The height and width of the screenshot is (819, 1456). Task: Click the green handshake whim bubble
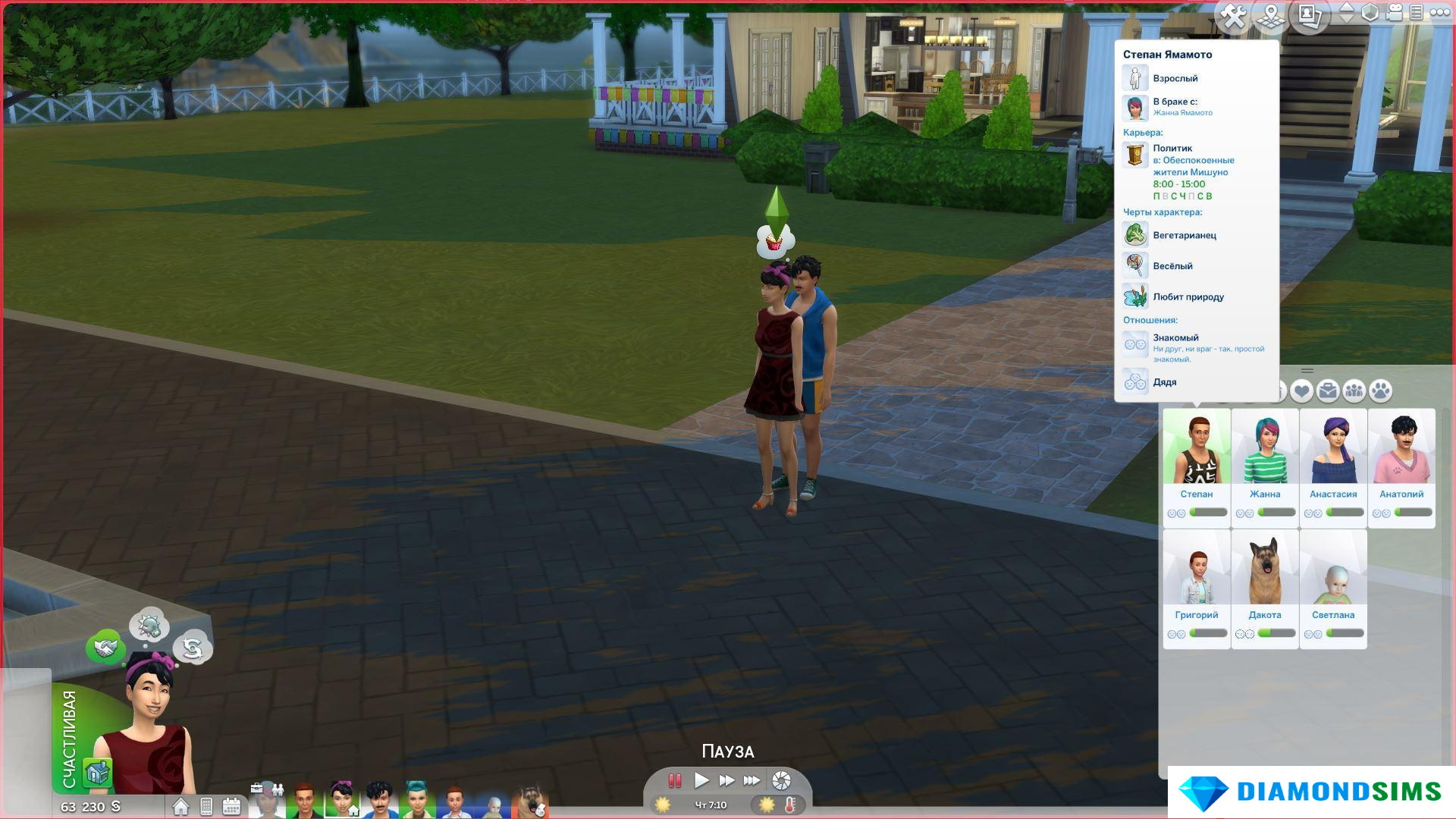coord(105,648)
